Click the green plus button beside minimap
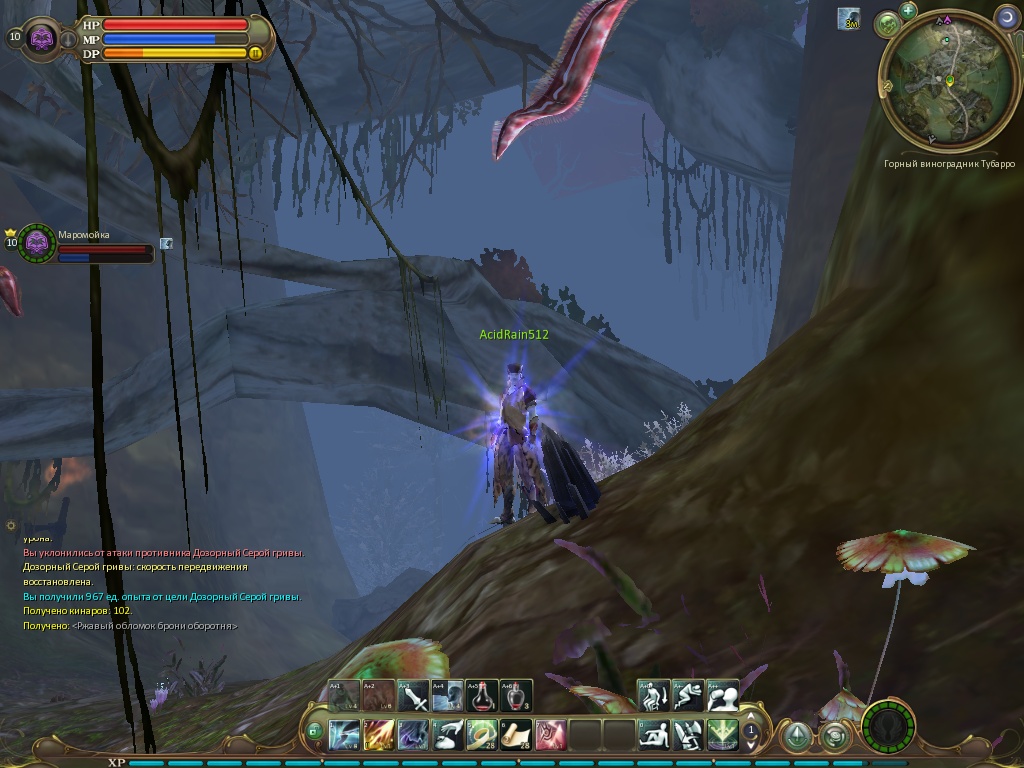Screen dimensions: 1024x768 click(x=908, y=11)
